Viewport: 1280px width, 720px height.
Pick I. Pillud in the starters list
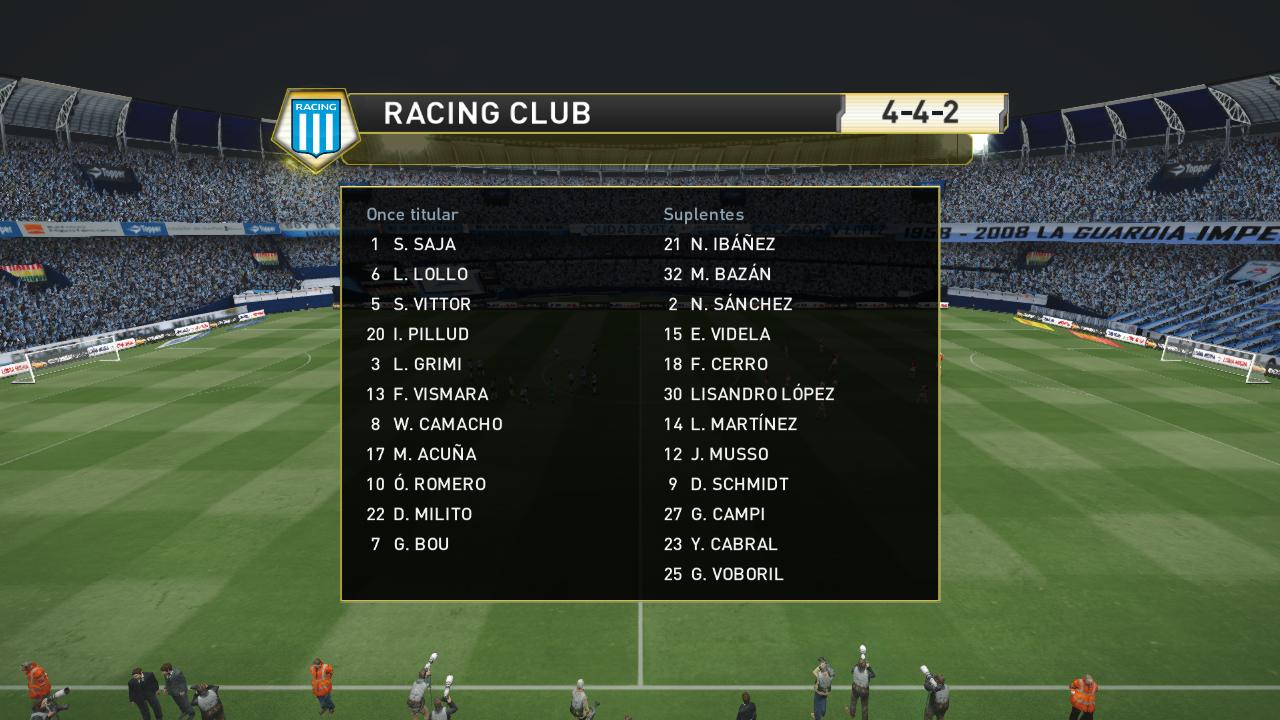(431, 334)
